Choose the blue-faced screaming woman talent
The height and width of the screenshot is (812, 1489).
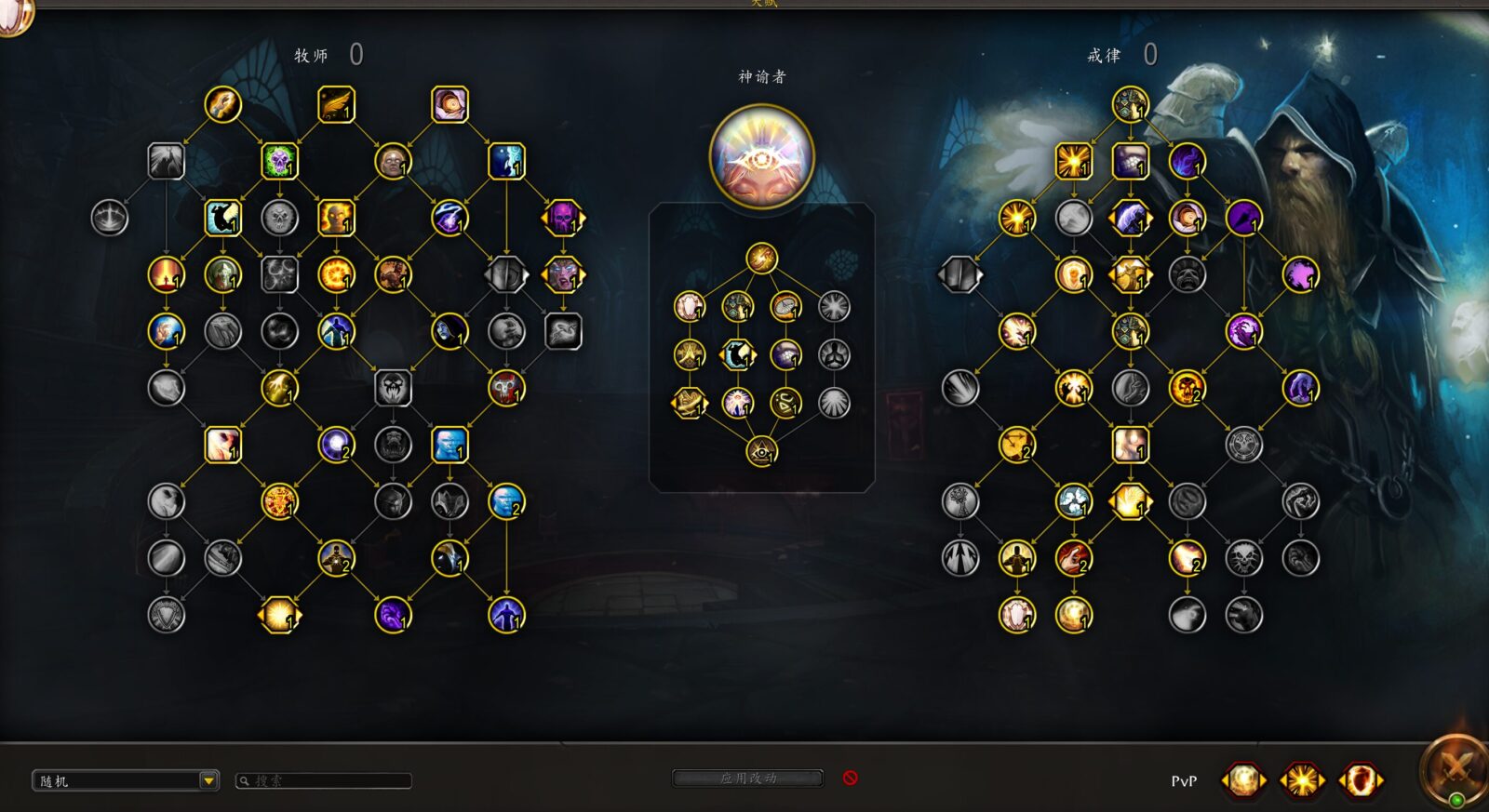pos(563,275)
